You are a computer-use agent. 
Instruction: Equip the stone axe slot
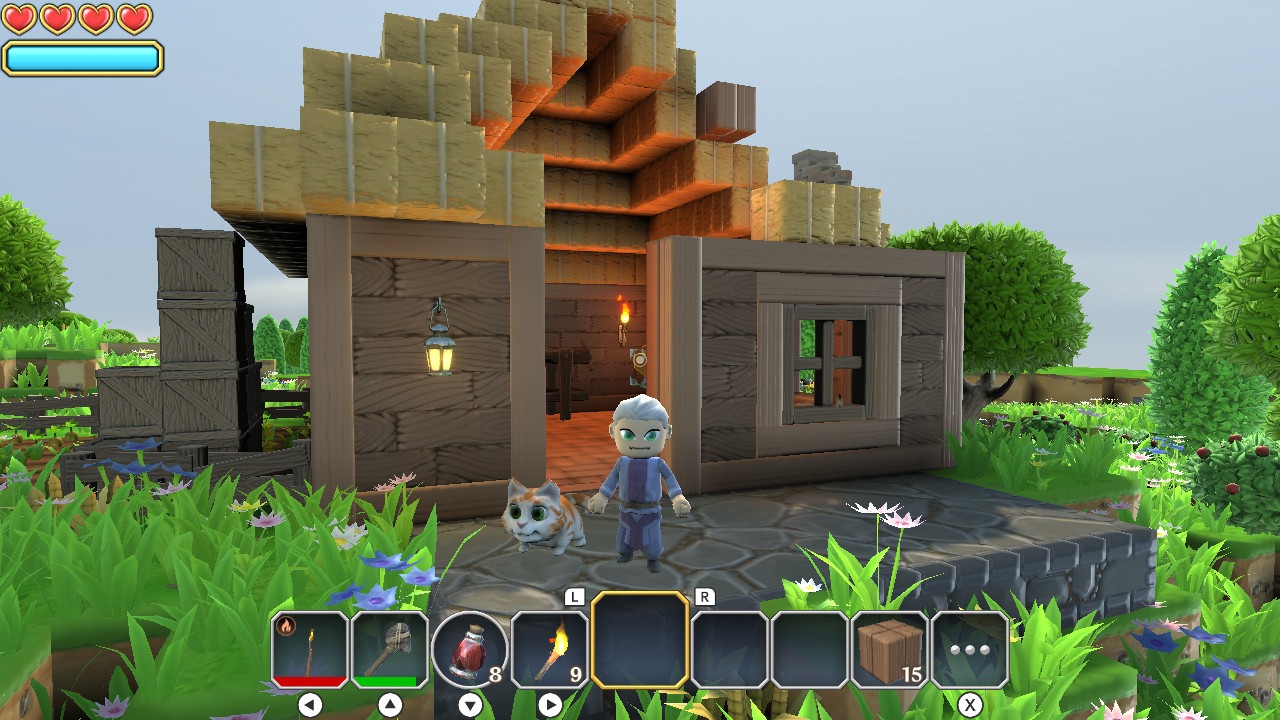[x=390, y=649]
